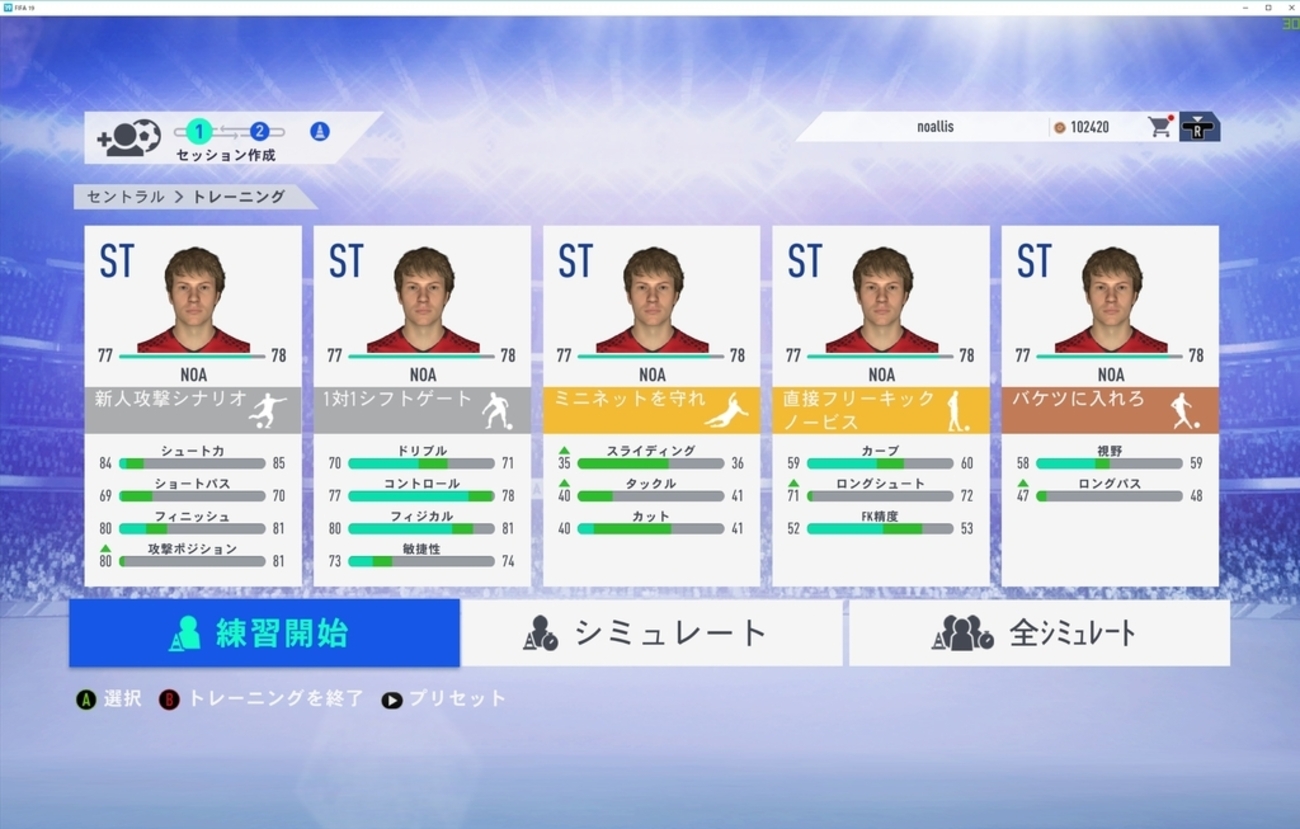The width and height of the screenshot is (1300, 829).
Task: Click the training cone step icon
Action: tap(320, 131)
